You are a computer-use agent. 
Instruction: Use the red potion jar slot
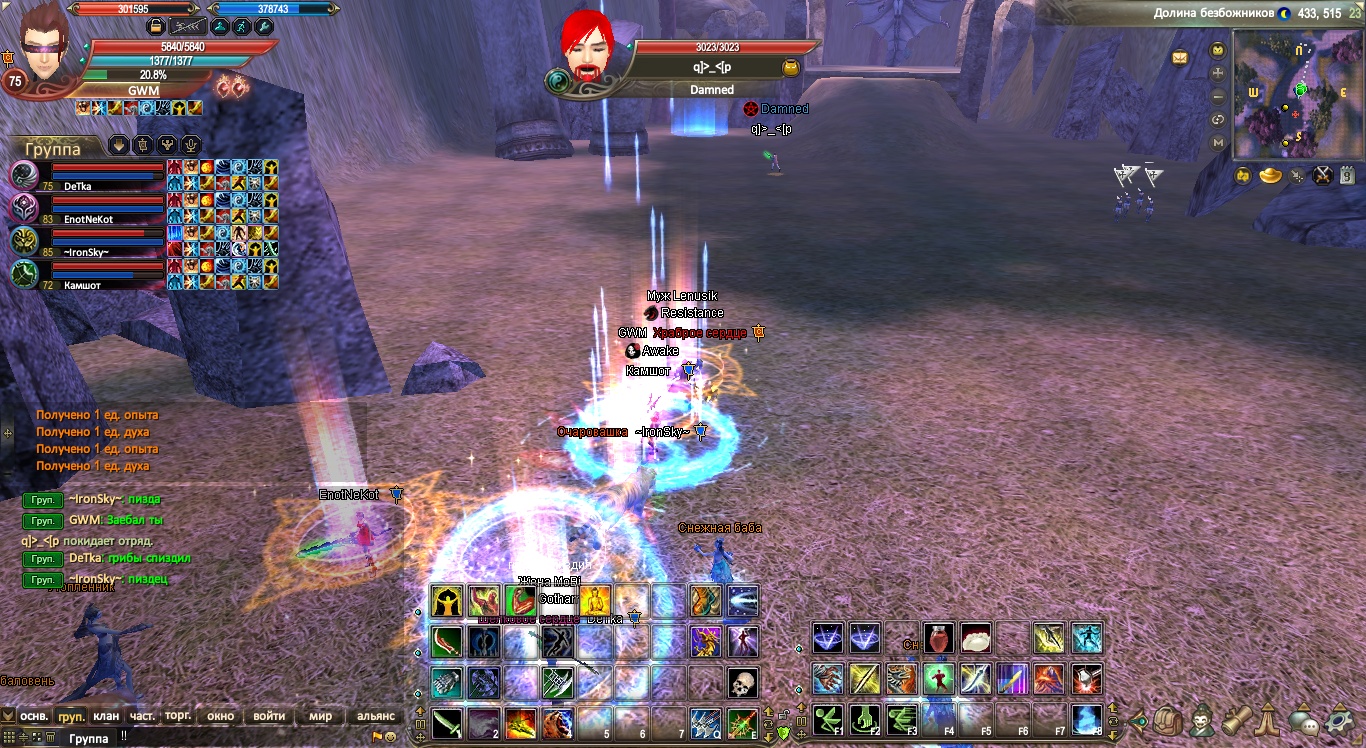click(x=938, y=638)
